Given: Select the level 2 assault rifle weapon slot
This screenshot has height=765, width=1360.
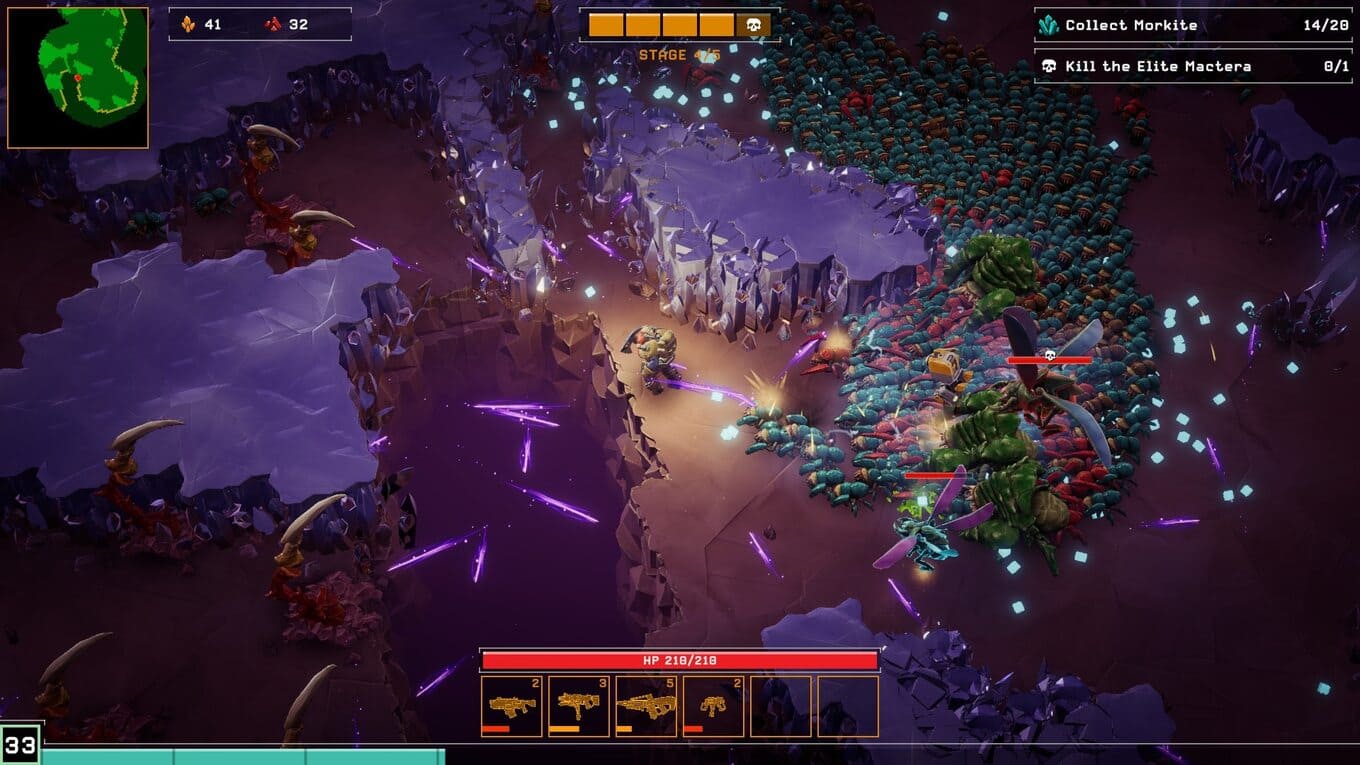Looking at the screenshot, I should click(x=513, y=703).
